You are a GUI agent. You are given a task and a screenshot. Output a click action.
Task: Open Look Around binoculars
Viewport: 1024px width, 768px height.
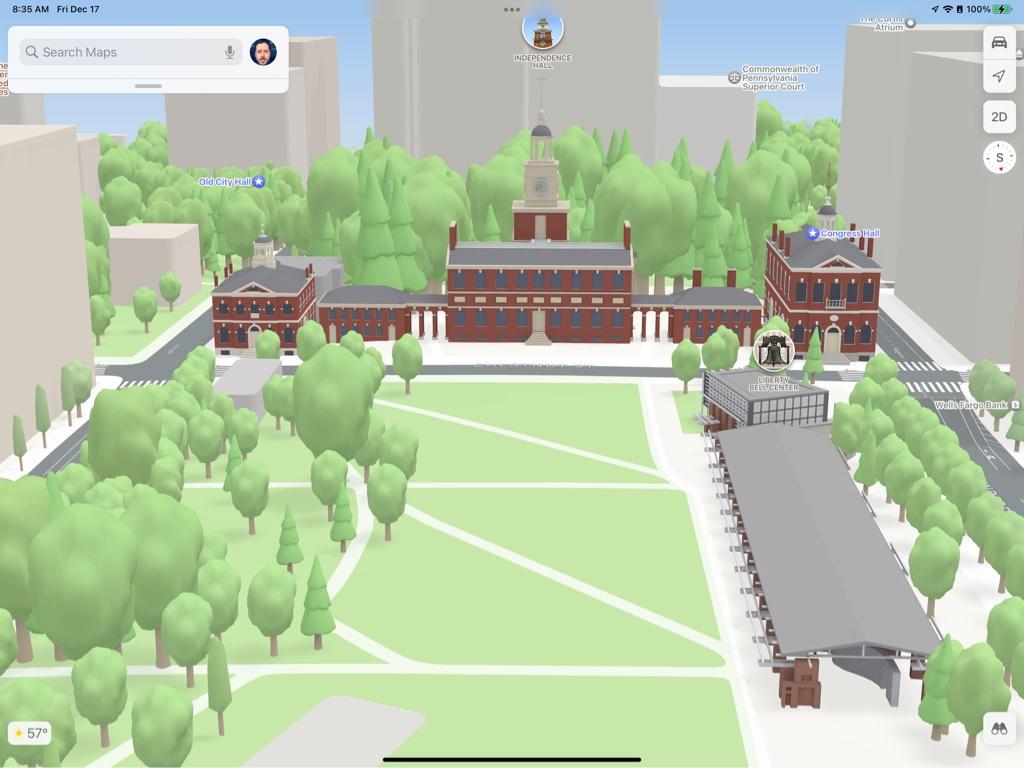(998, 729)
